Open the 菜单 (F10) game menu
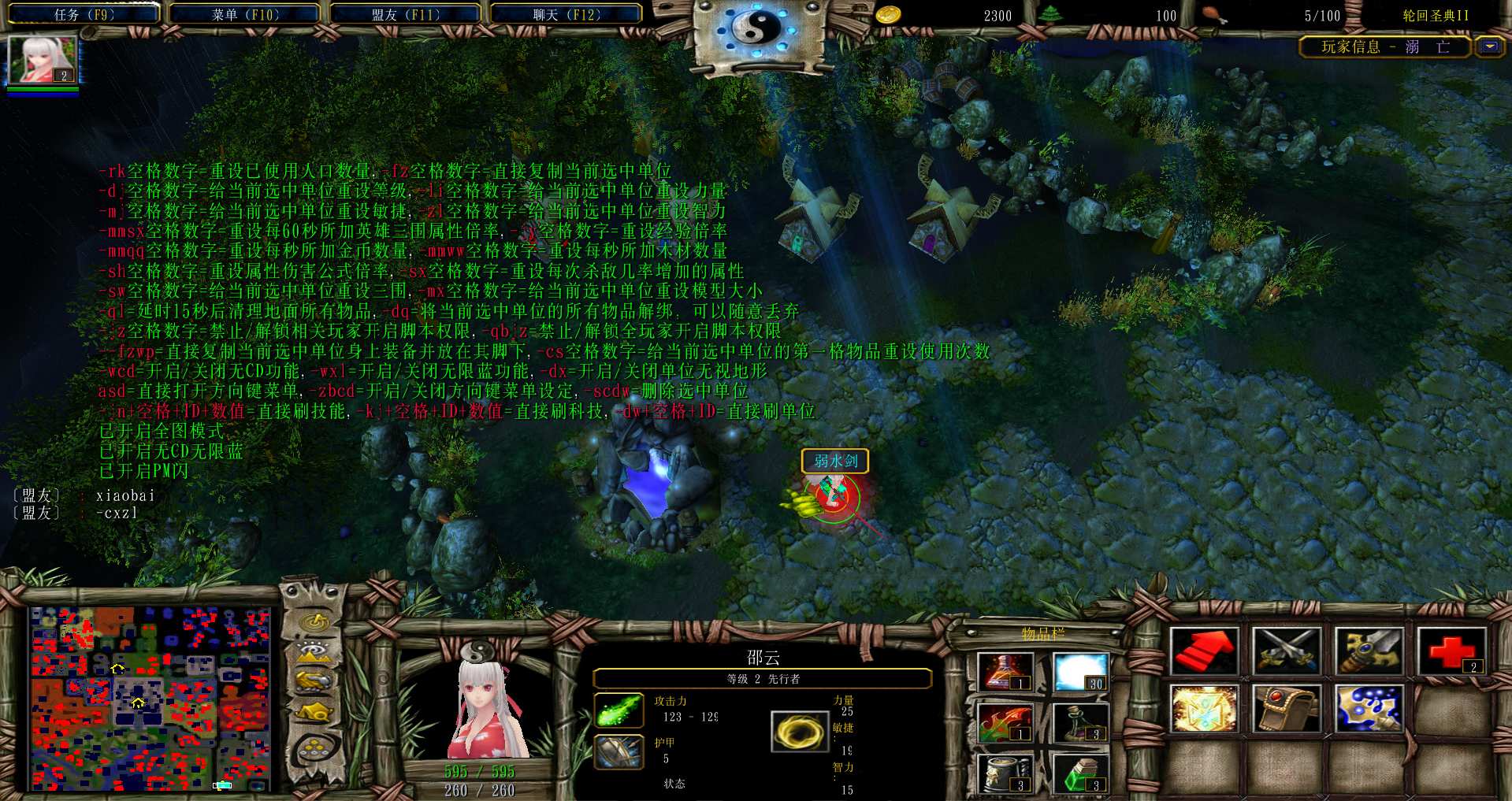Image resolution: width=1512 pixels, height=801 pixels. pos(245,14)
